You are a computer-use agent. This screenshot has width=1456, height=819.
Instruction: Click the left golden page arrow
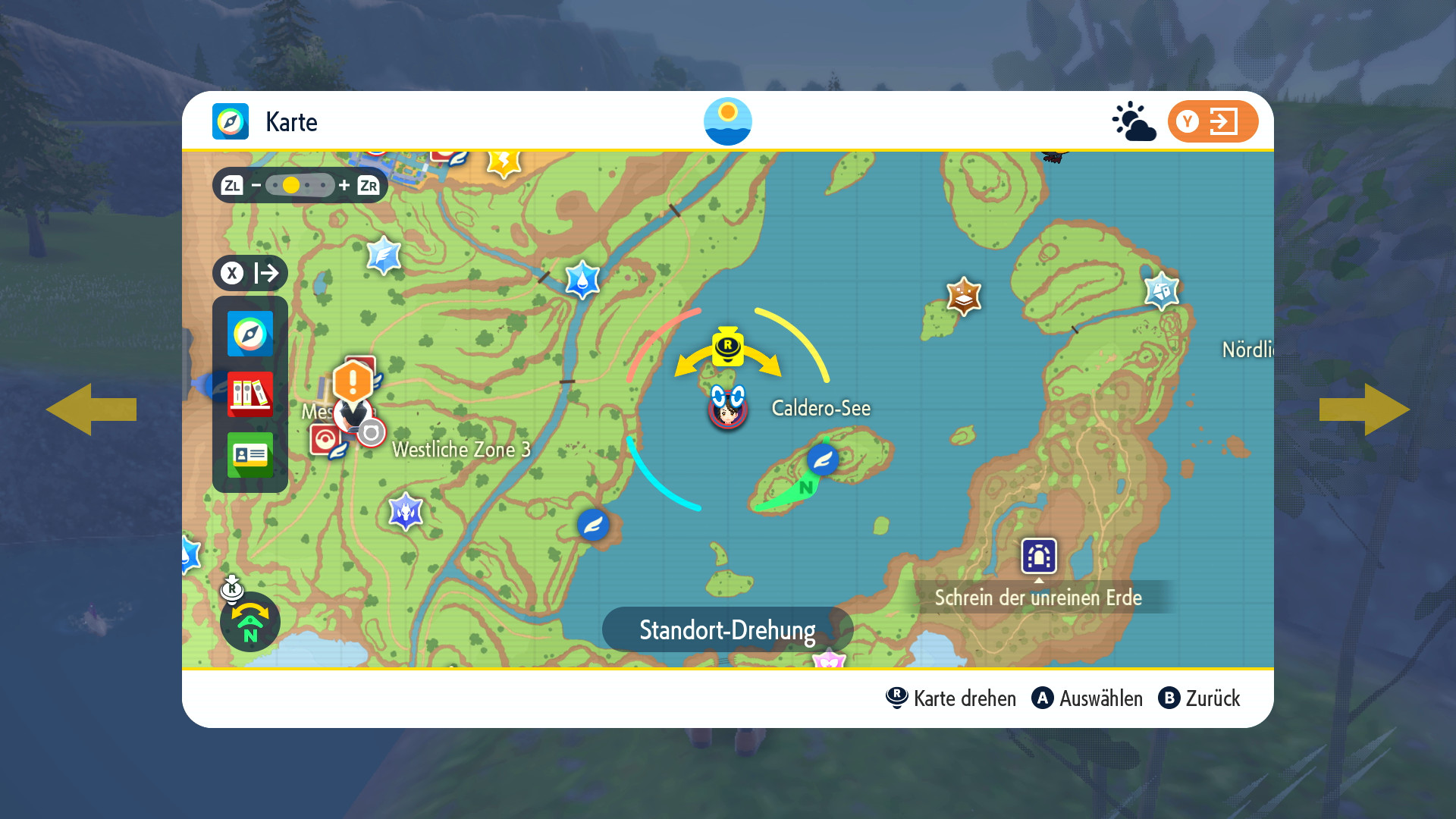pyautogui.click(x=91, y=409)
